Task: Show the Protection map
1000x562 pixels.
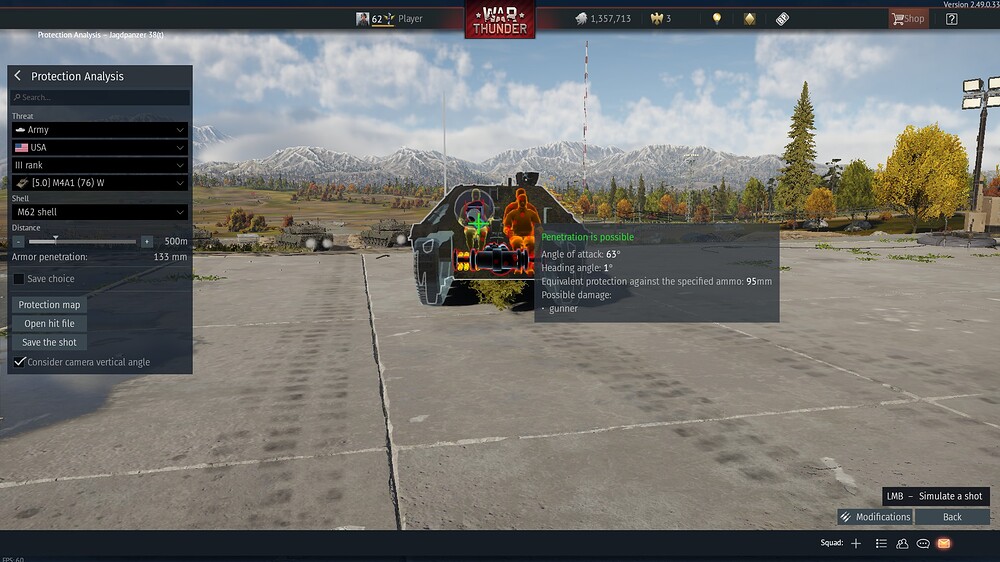Action: pos(49,305)
